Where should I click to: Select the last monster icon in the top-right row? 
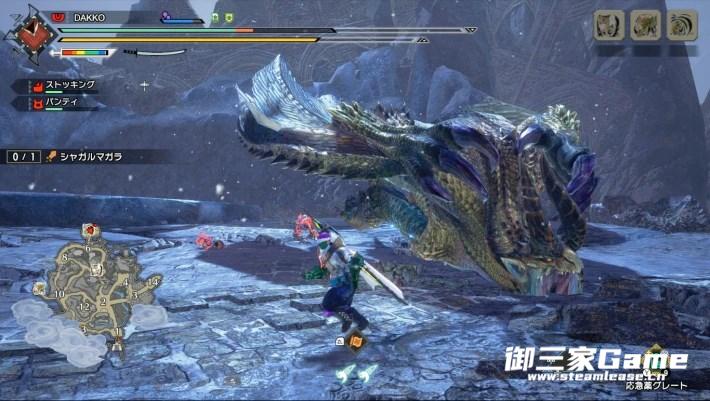[682, 25]
